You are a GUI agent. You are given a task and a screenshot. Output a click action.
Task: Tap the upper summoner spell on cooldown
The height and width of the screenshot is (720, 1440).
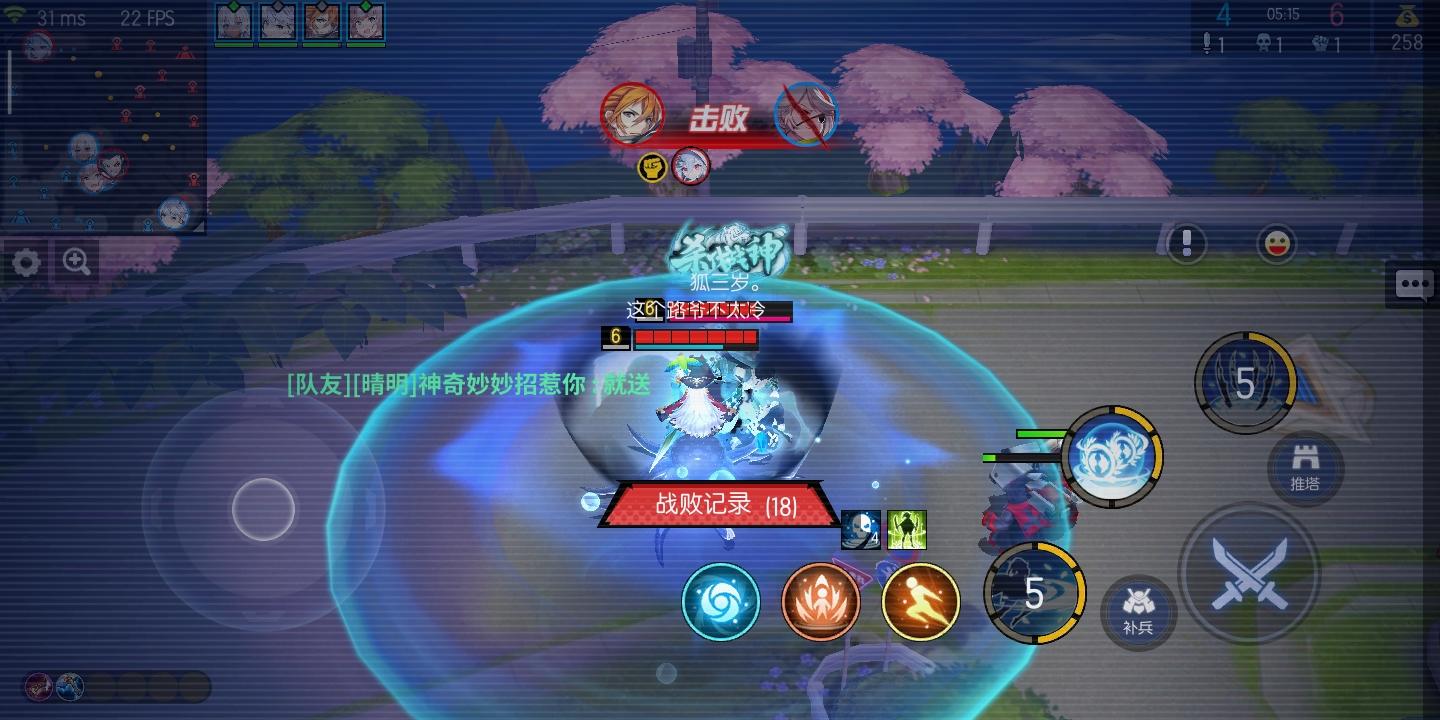click(1243, 381)
